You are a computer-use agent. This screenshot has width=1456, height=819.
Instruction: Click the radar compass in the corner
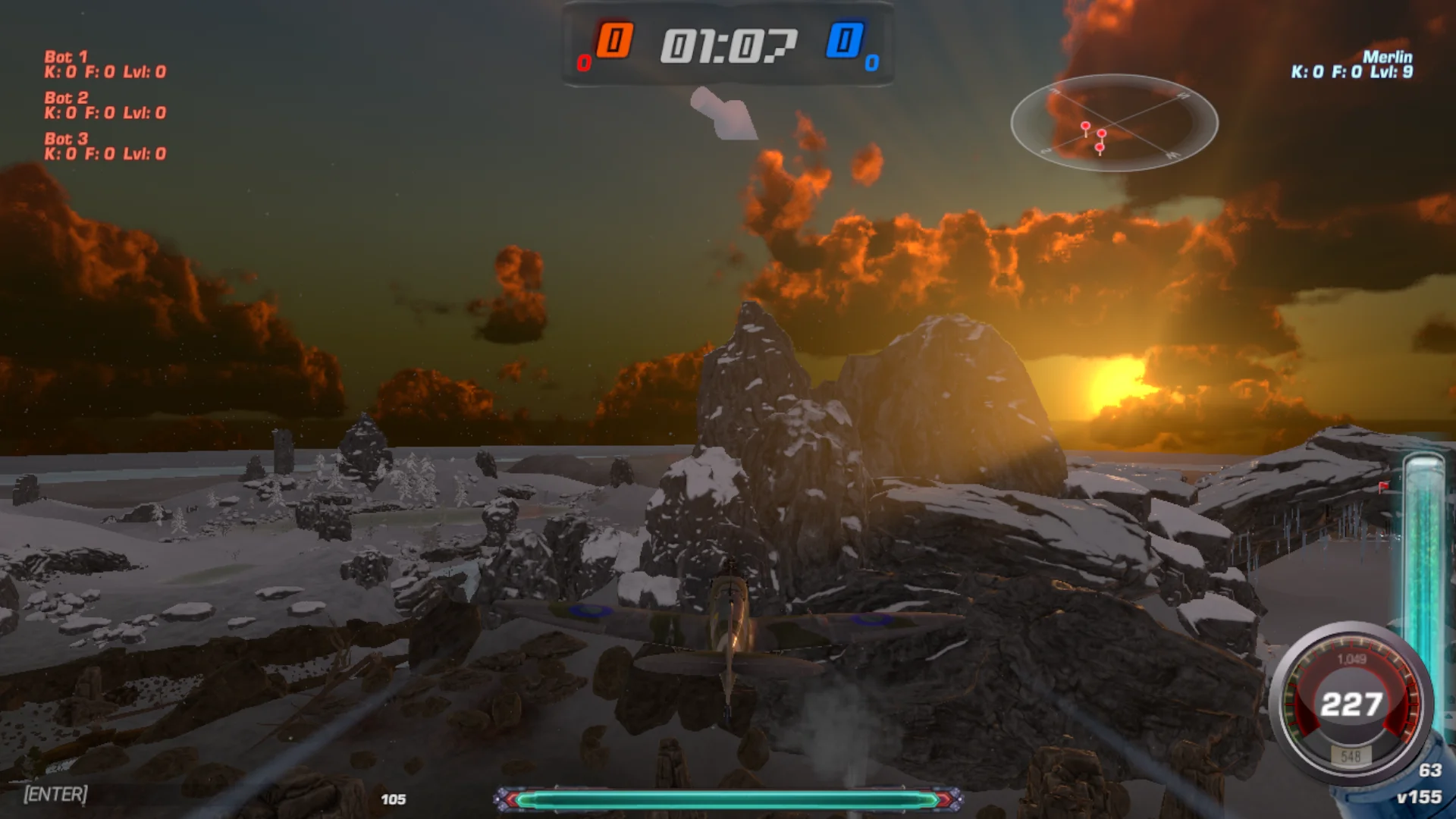coord(1115,125)
